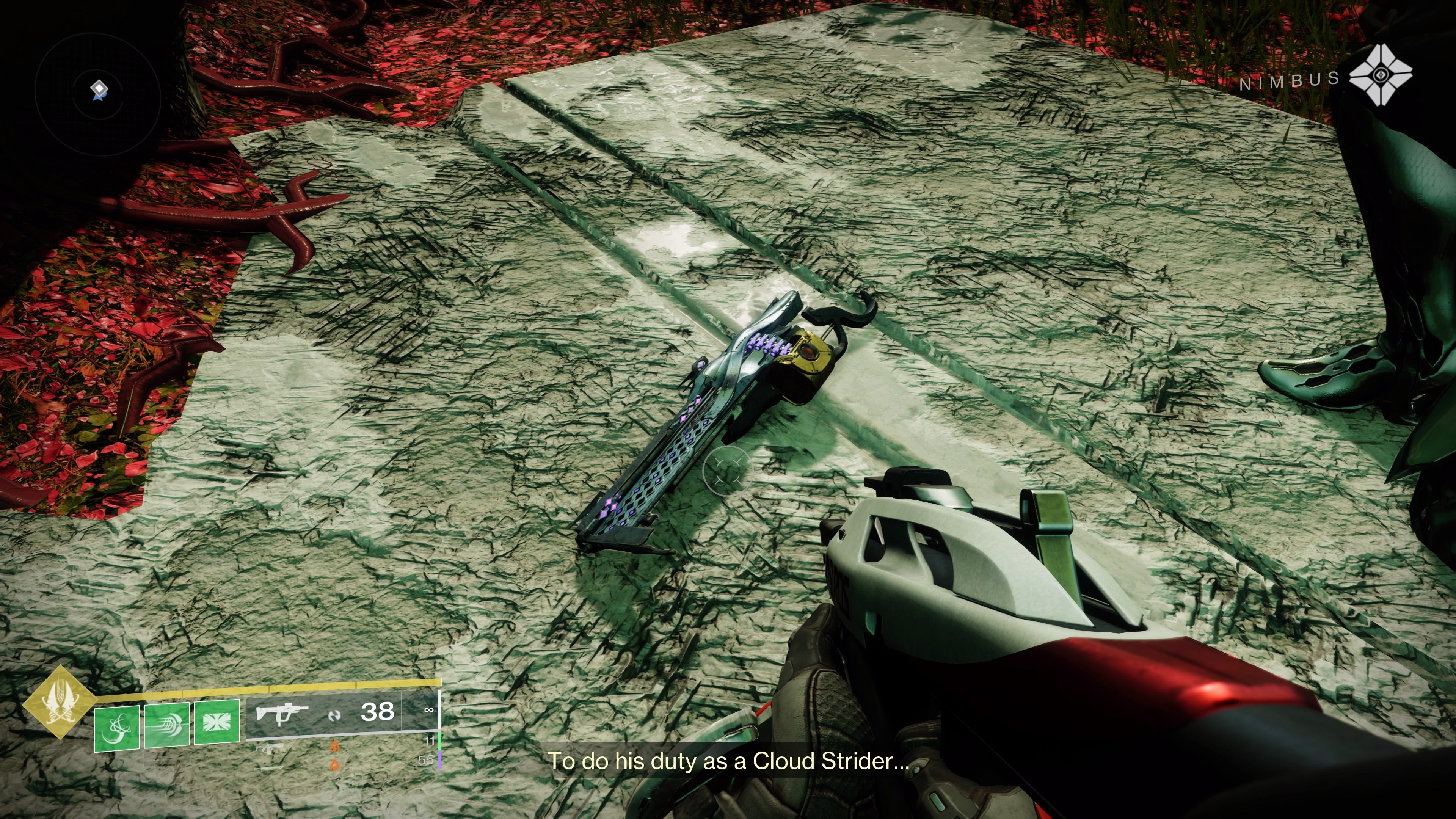Activate the golden diamond super ability icon
Viewport: 1456px width, 819px height.
[59, 702]
